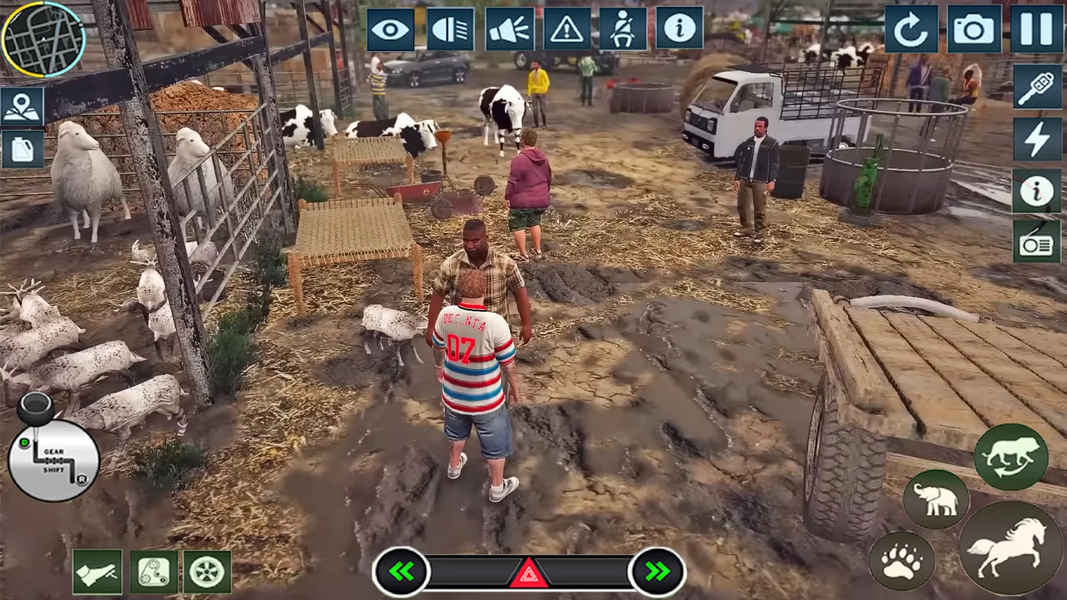Activate the lightning bolt boost button
Viewport: 1067px width, 600px height.
pos(1037,140)
